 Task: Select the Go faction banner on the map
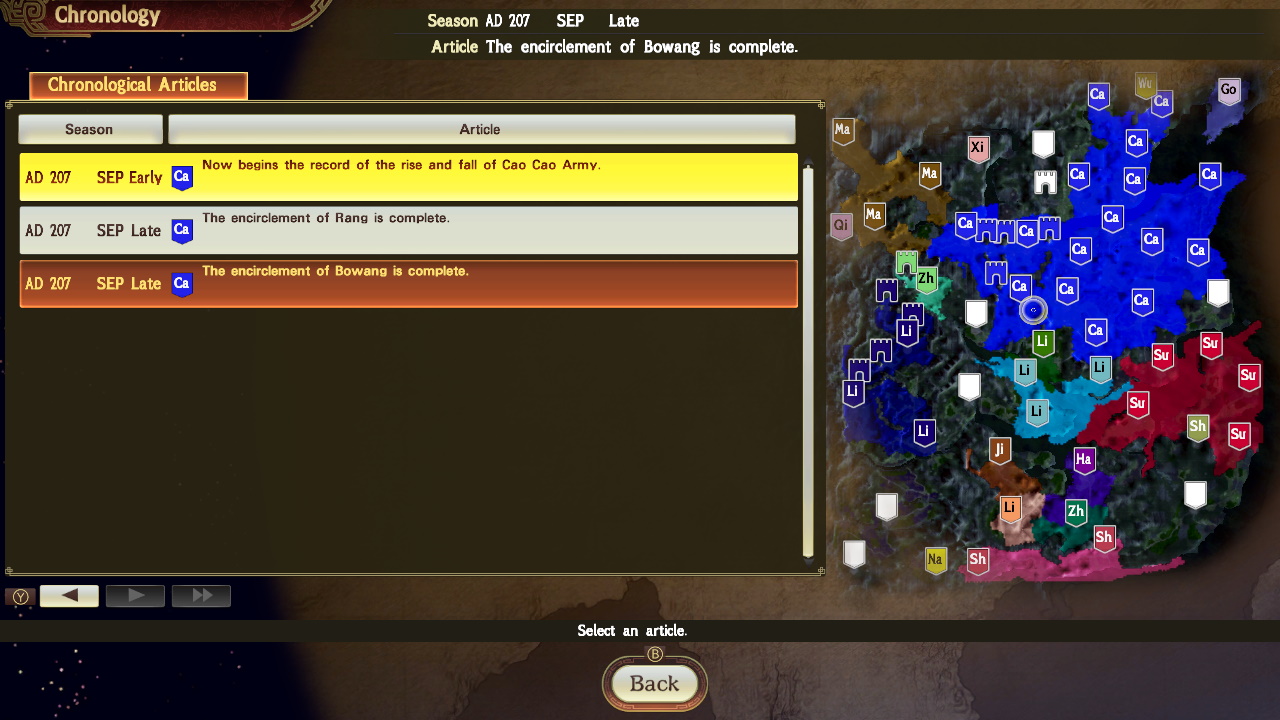click(x=1229, y=90)
